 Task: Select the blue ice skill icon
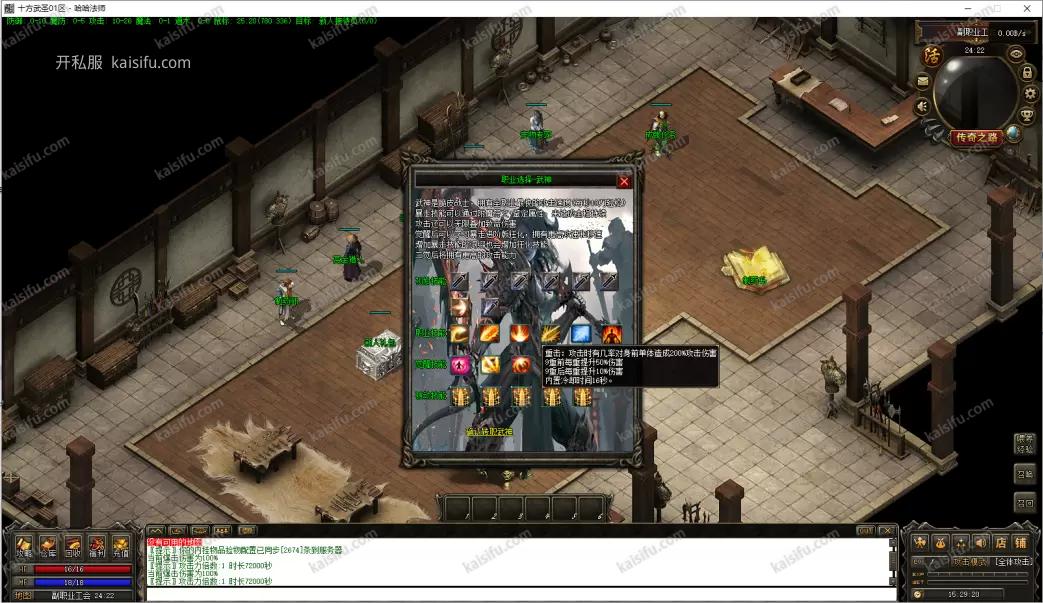point(581,334)
